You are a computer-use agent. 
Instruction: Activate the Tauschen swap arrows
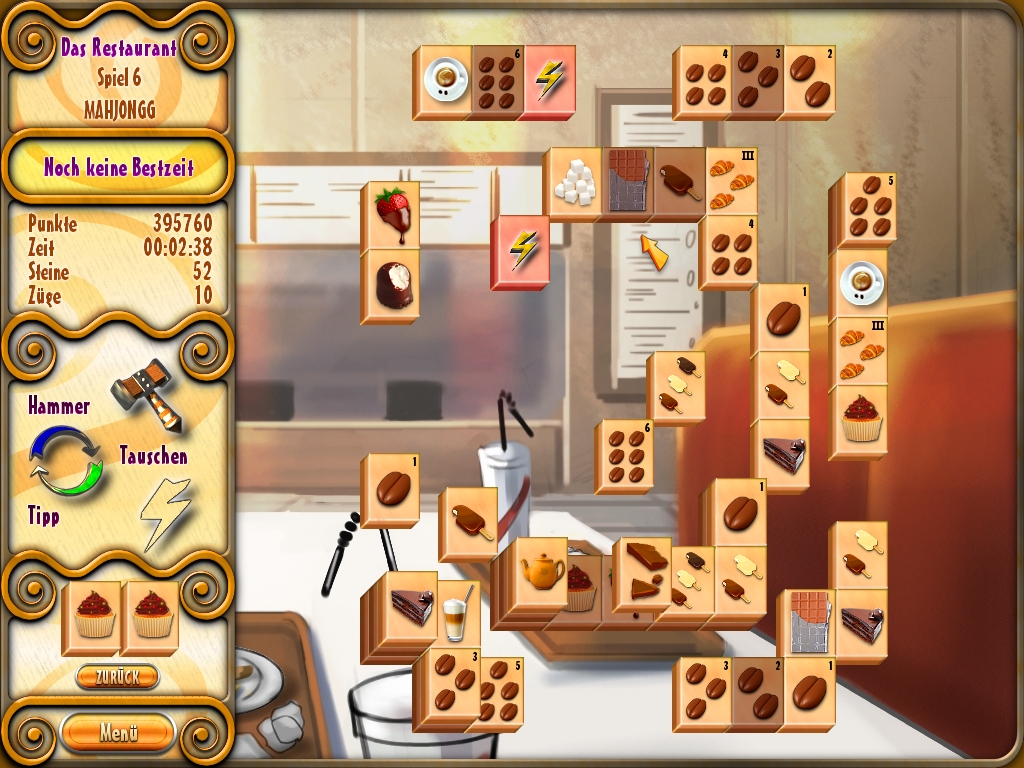click(x=65, y=462)
